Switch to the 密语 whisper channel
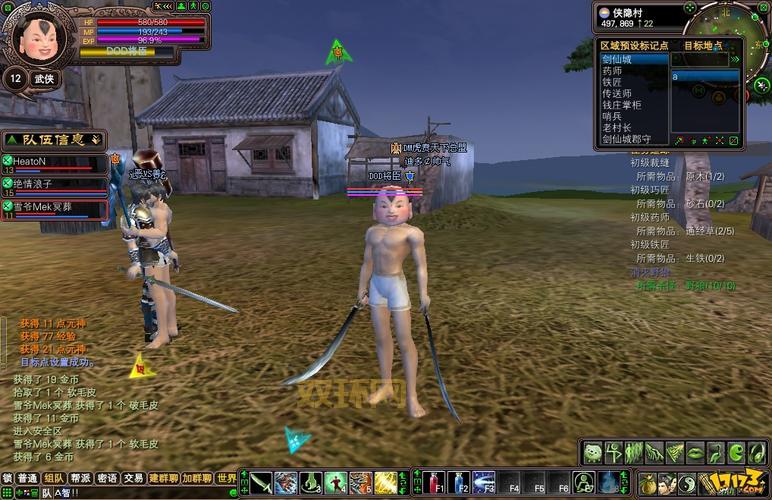The height and width of the screenshot is (500, 772). (x=107, y=479)
